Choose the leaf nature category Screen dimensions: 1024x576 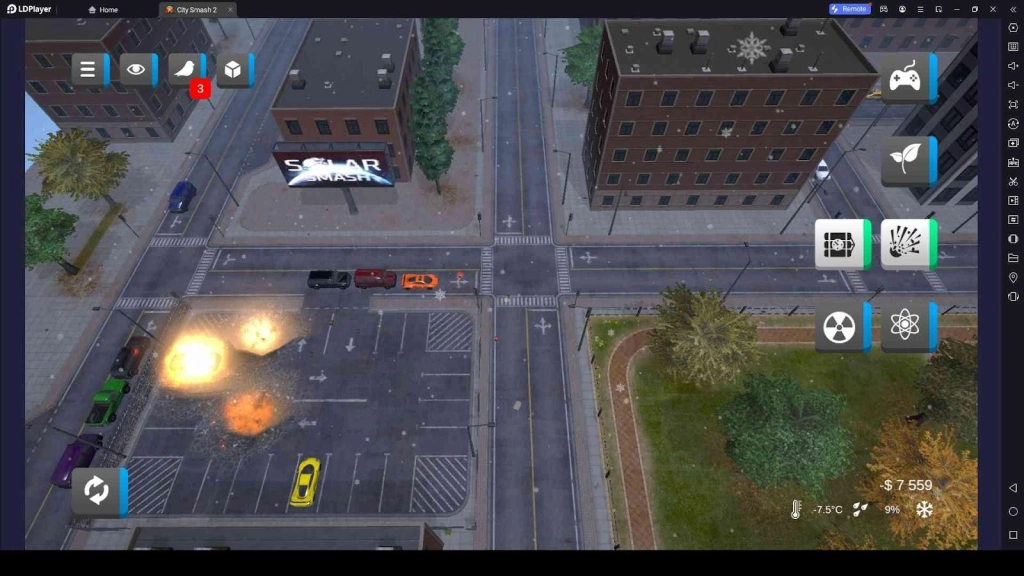(905, 160)
